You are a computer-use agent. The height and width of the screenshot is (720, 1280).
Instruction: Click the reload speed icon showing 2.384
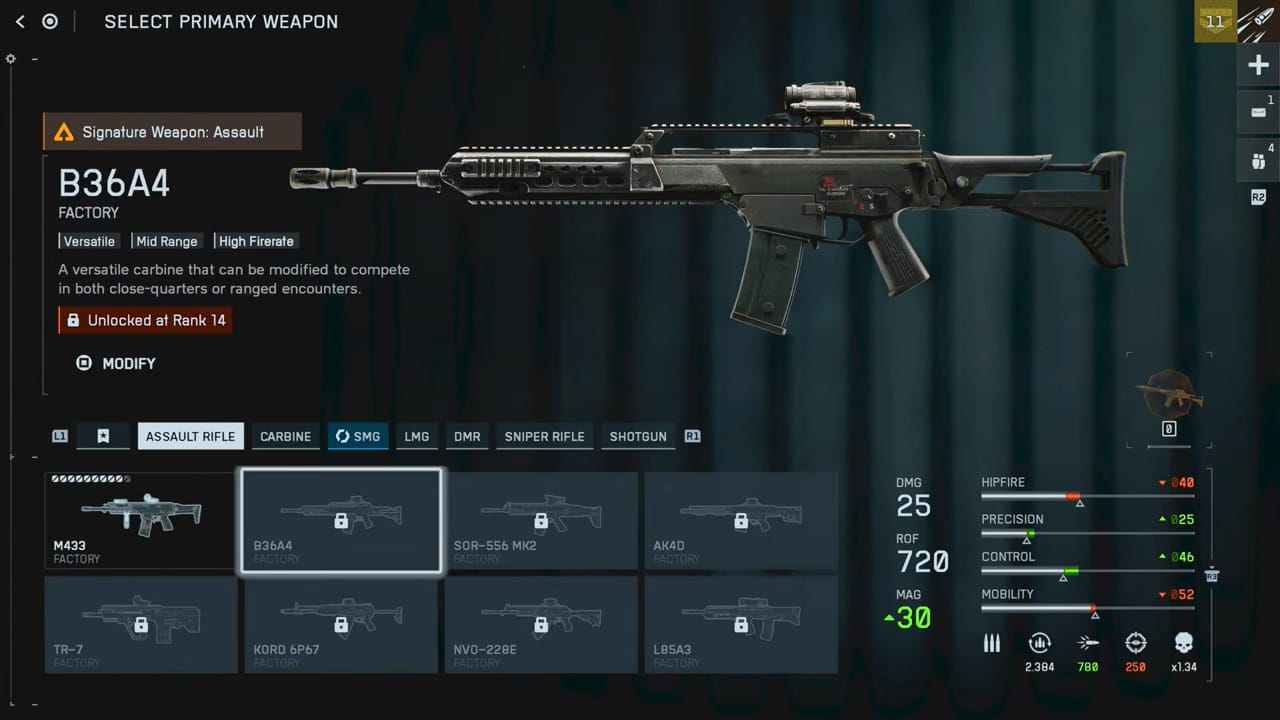pyautogui.click(x=1039, y=643)
